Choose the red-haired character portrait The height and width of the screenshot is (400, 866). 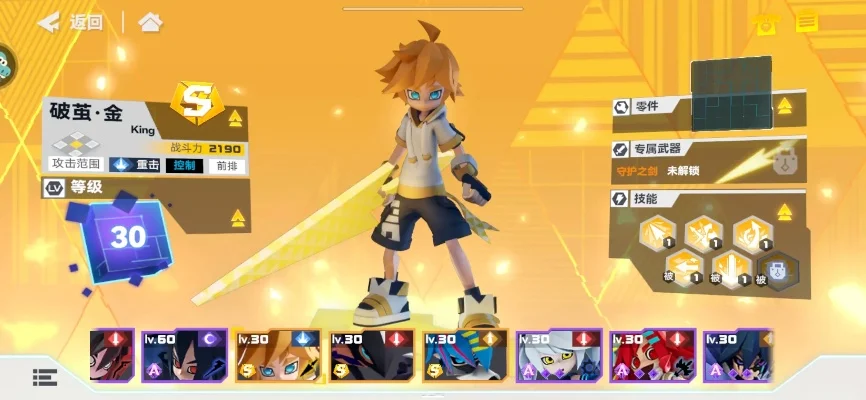[653, 357]
